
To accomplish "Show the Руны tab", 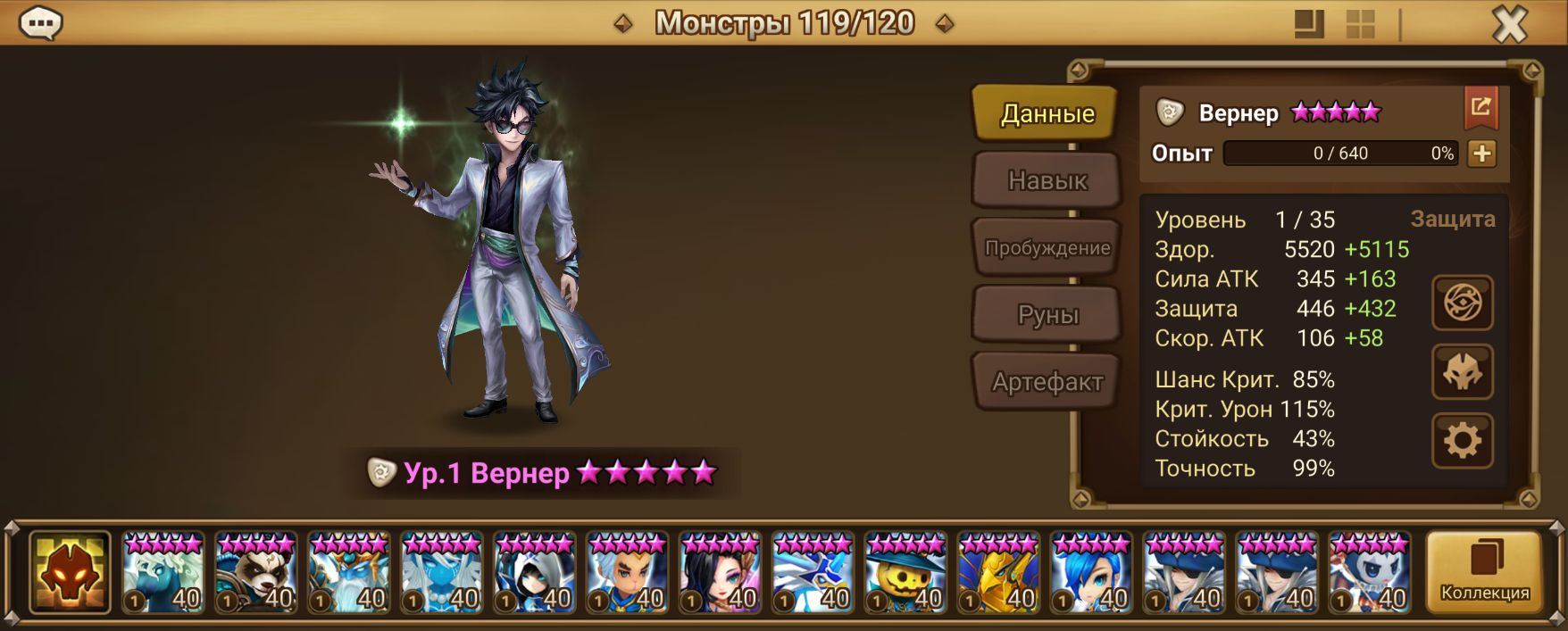I will 1047,315.
